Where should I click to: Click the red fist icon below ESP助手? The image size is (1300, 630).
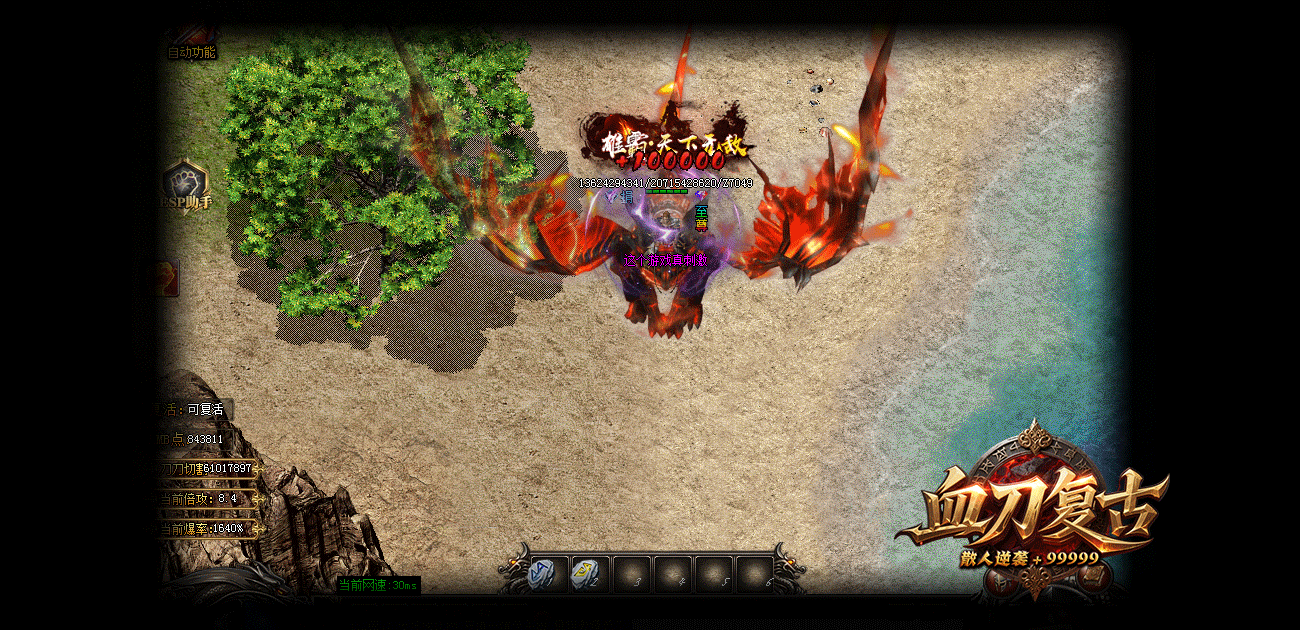[x=167, y=279]
